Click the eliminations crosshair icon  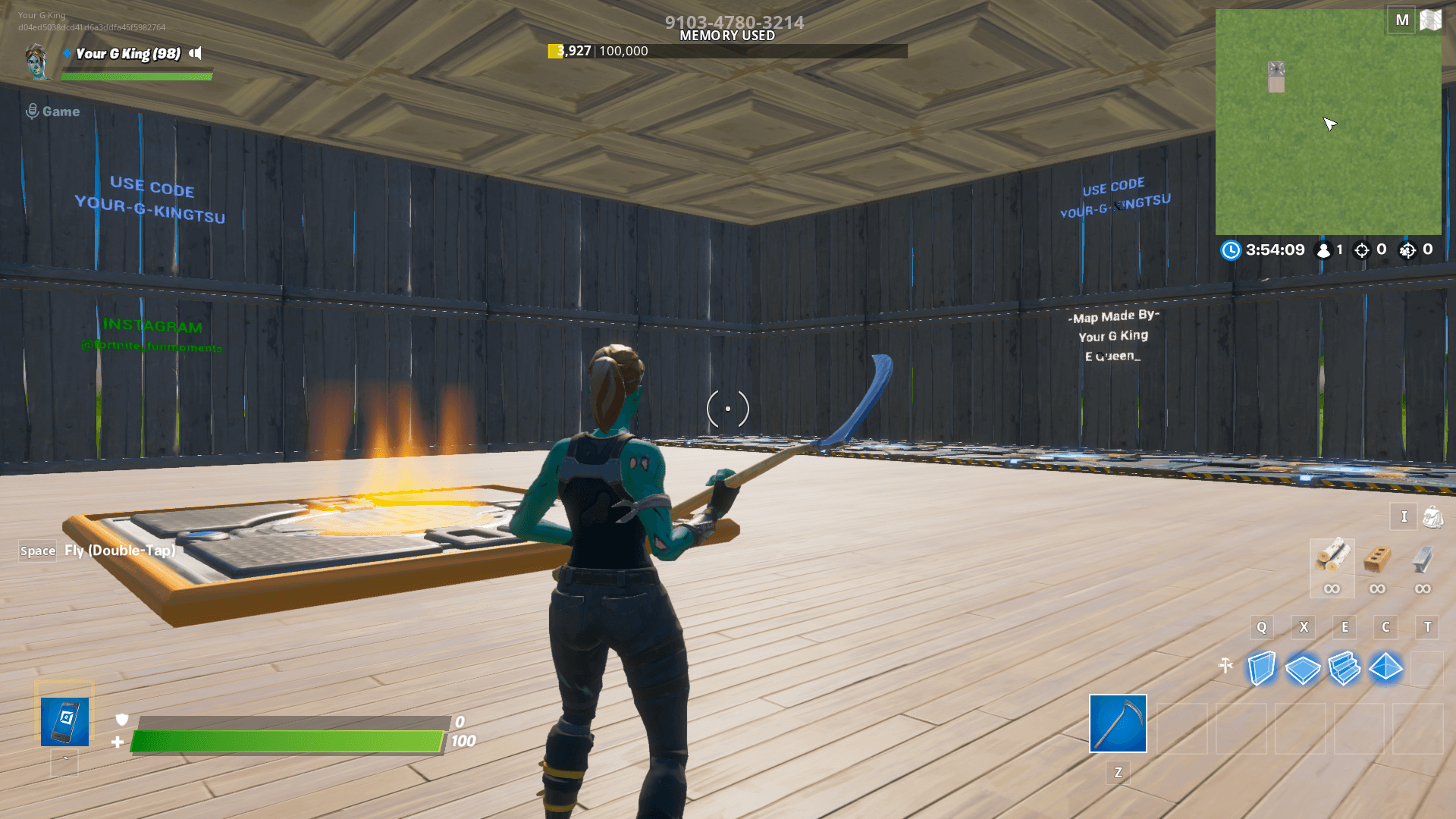(1361, 249)
